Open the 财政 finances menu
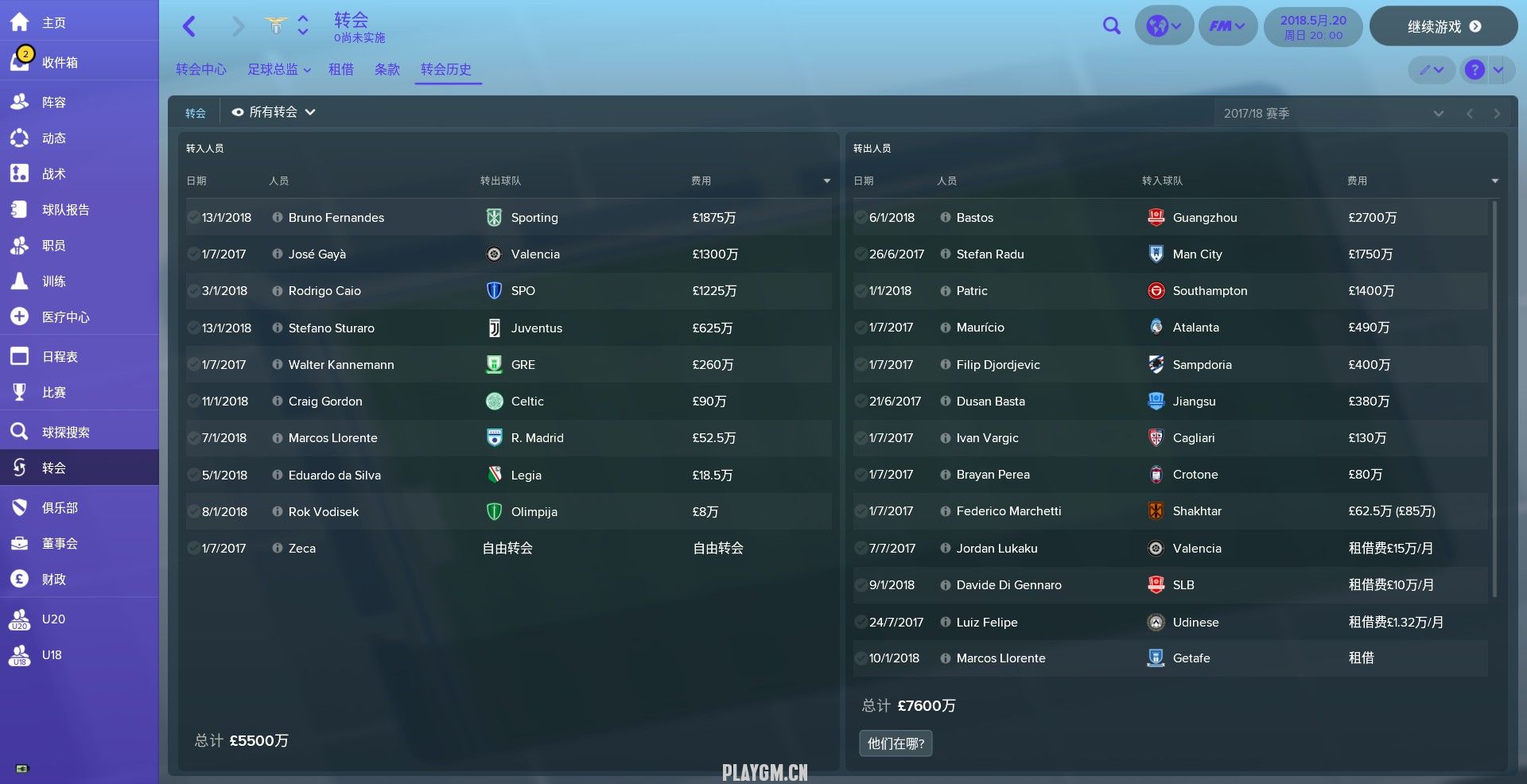This screenshot has width=1527, height=784. coord(53,579)
